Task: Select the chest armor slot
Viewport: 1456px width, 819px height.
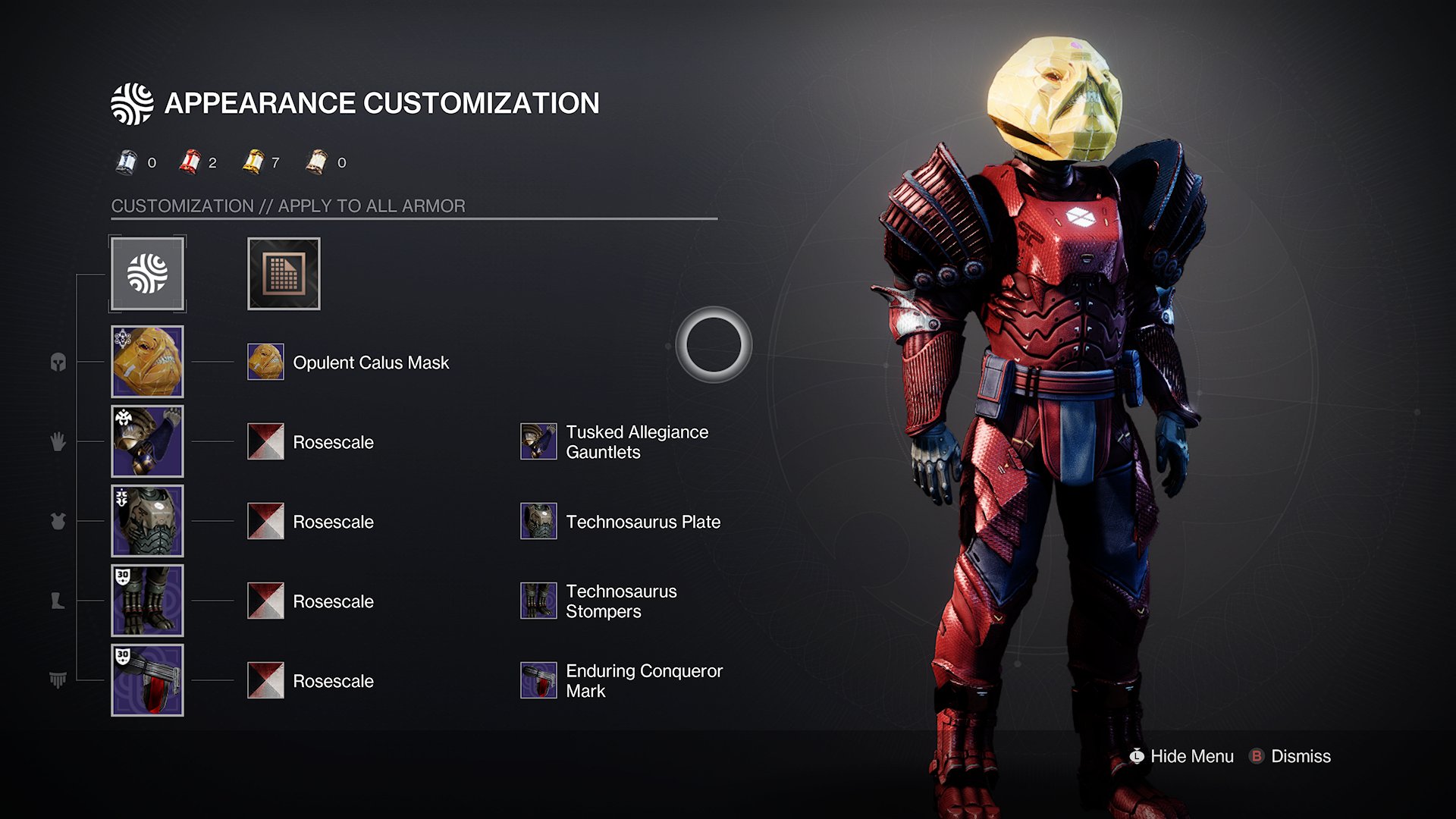Action: (x=148, y=521)
